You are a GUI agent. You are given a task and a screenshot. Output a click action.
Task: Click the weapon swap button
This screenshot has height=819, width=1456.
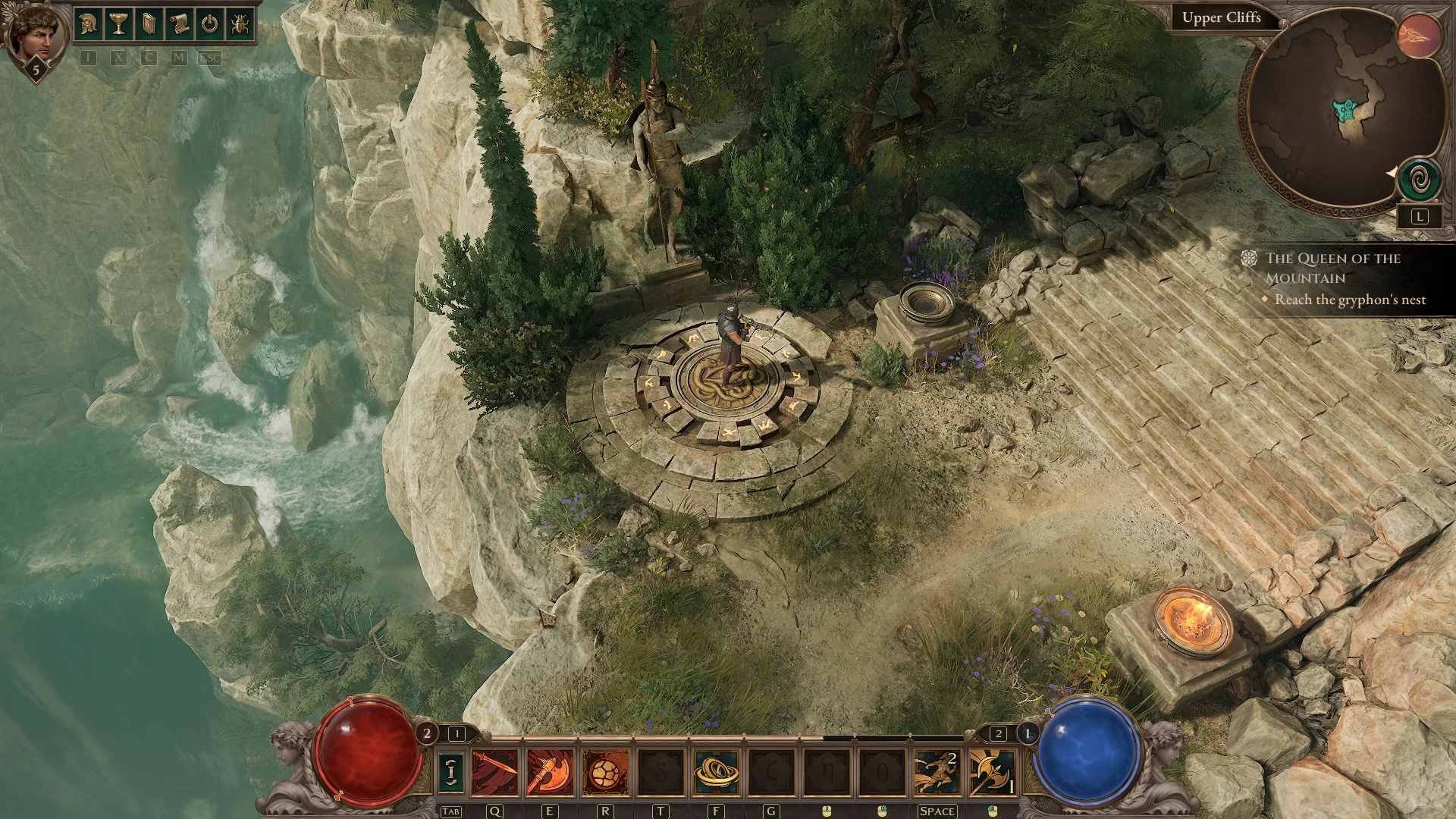(x=452, y=771)
